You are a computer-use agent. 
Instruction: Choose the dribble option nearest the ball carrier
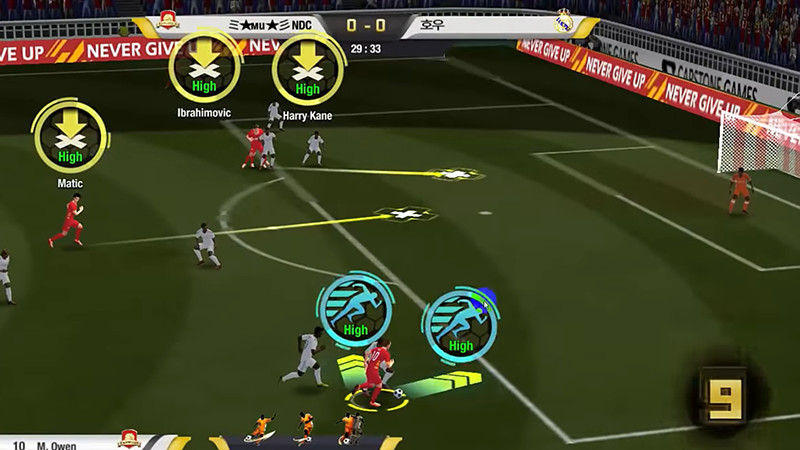tap(355, 309)
